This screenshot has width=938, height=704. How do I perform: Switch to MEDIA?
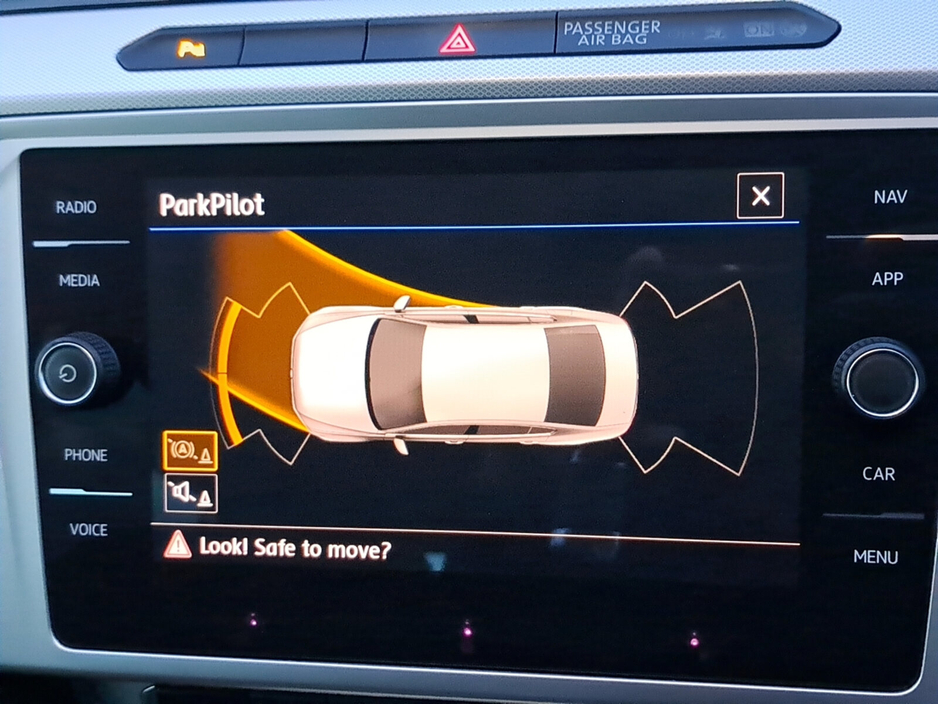79,281
